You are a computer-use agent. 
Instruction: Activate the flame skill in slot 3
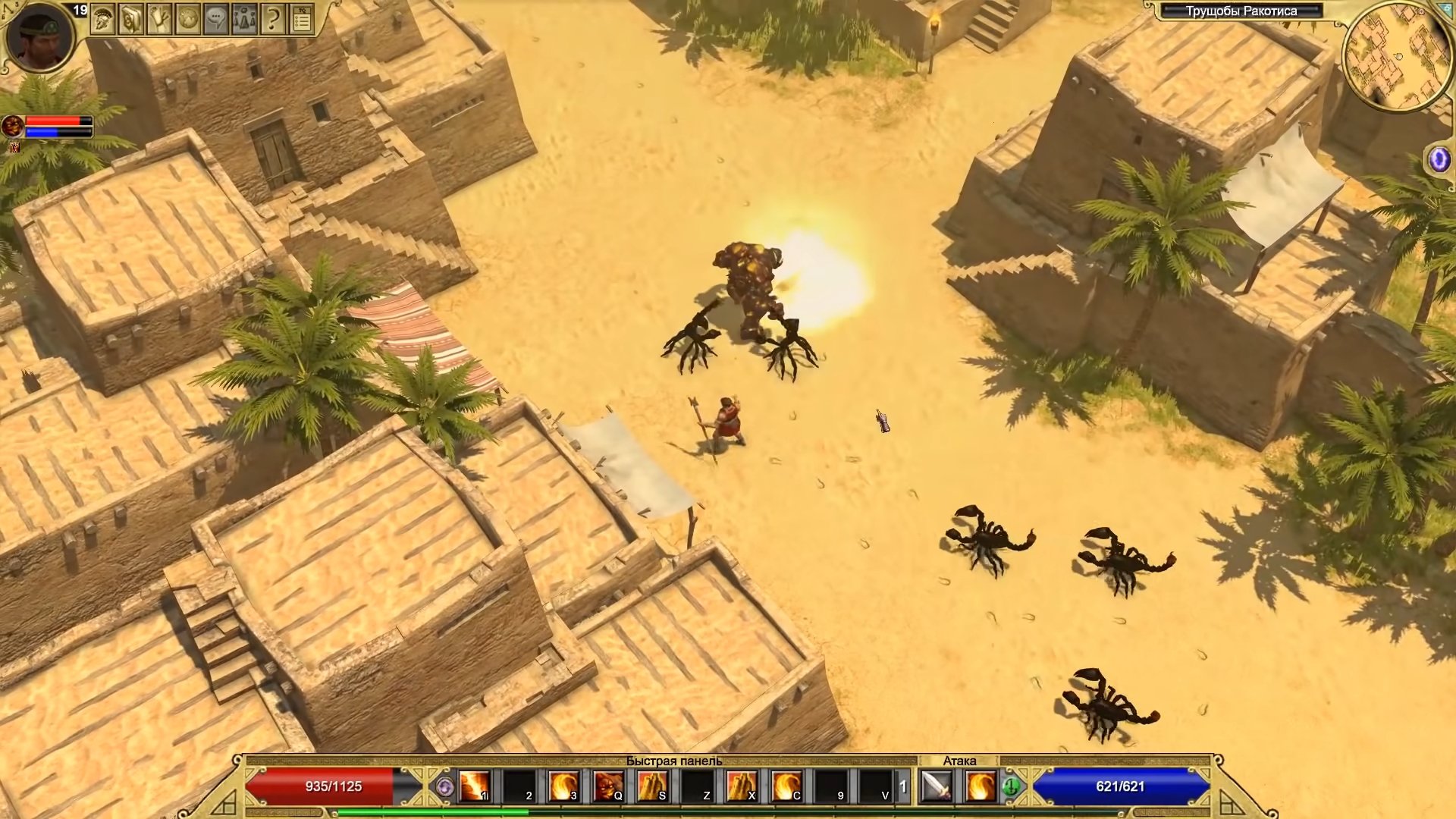(563, 786)
